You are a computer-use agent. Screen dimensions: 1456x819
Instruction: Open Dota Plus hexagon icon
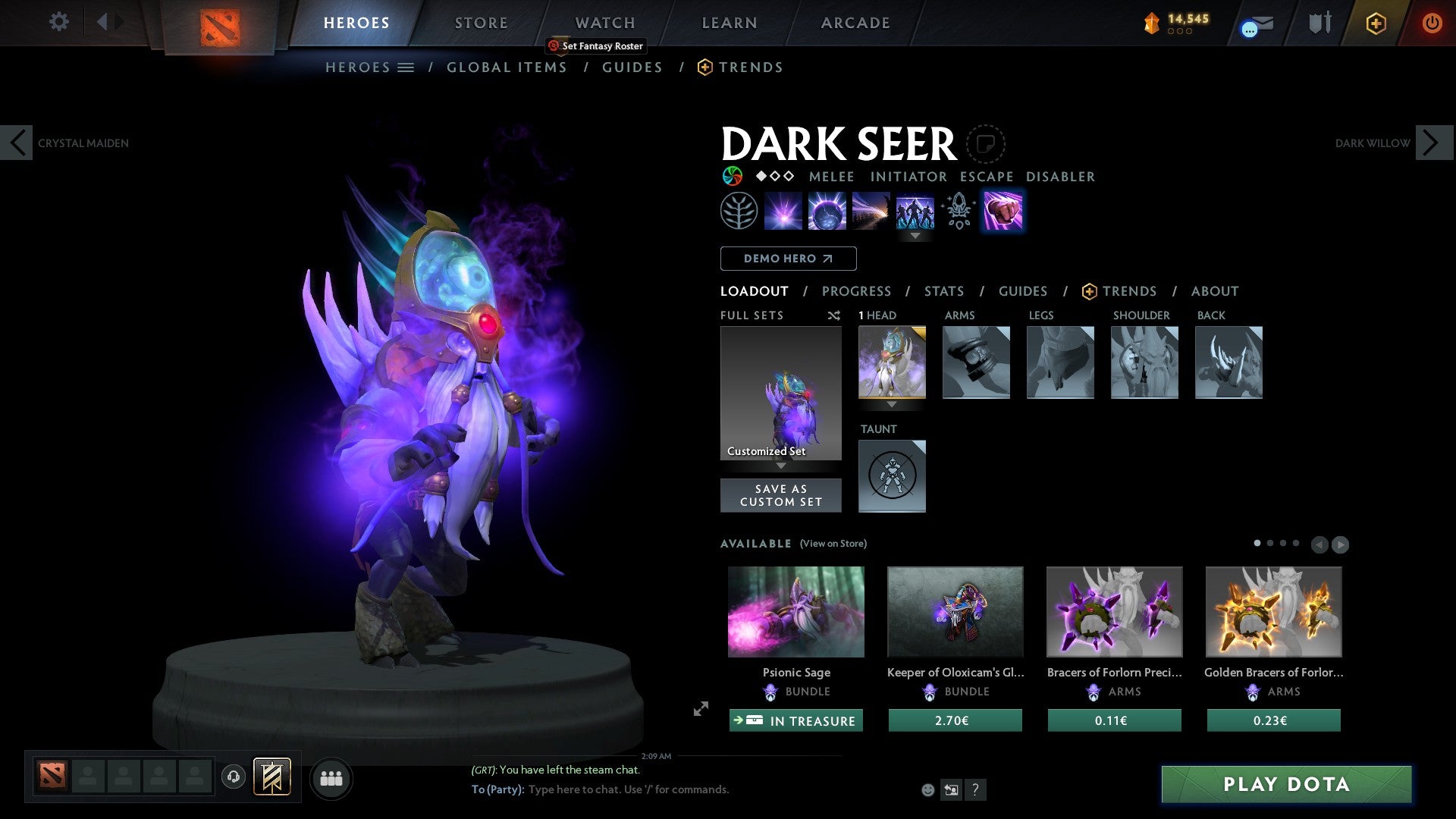pos(1376,23)
